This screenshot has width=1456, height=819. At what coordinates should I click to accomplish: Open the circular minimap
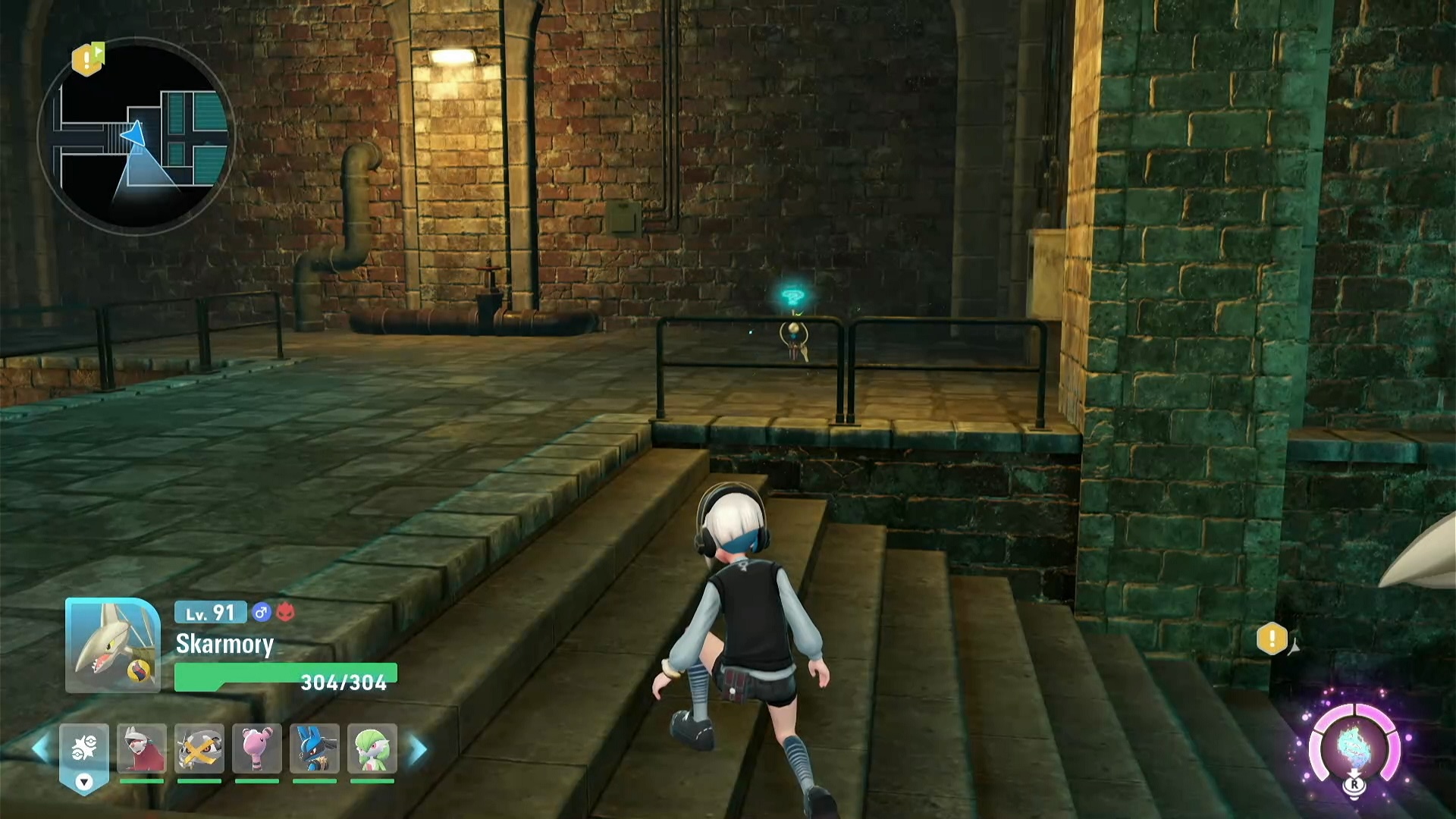click(136, 136)
